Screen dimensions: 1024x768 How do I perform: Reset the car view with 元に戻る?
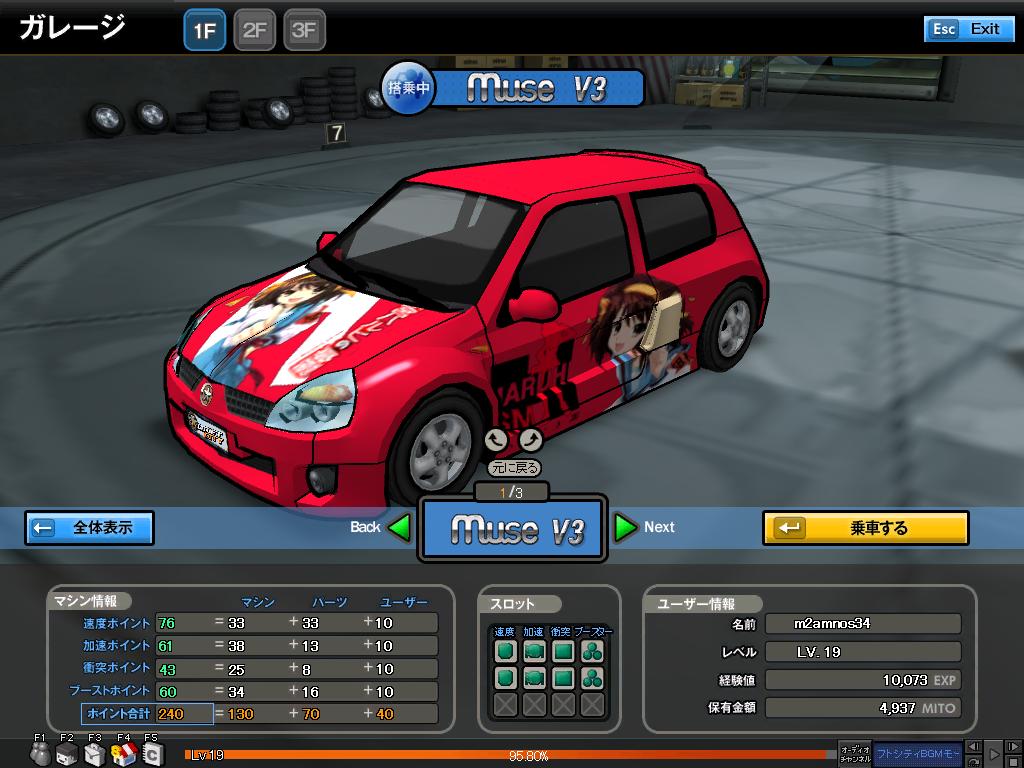tap(514, 467)
